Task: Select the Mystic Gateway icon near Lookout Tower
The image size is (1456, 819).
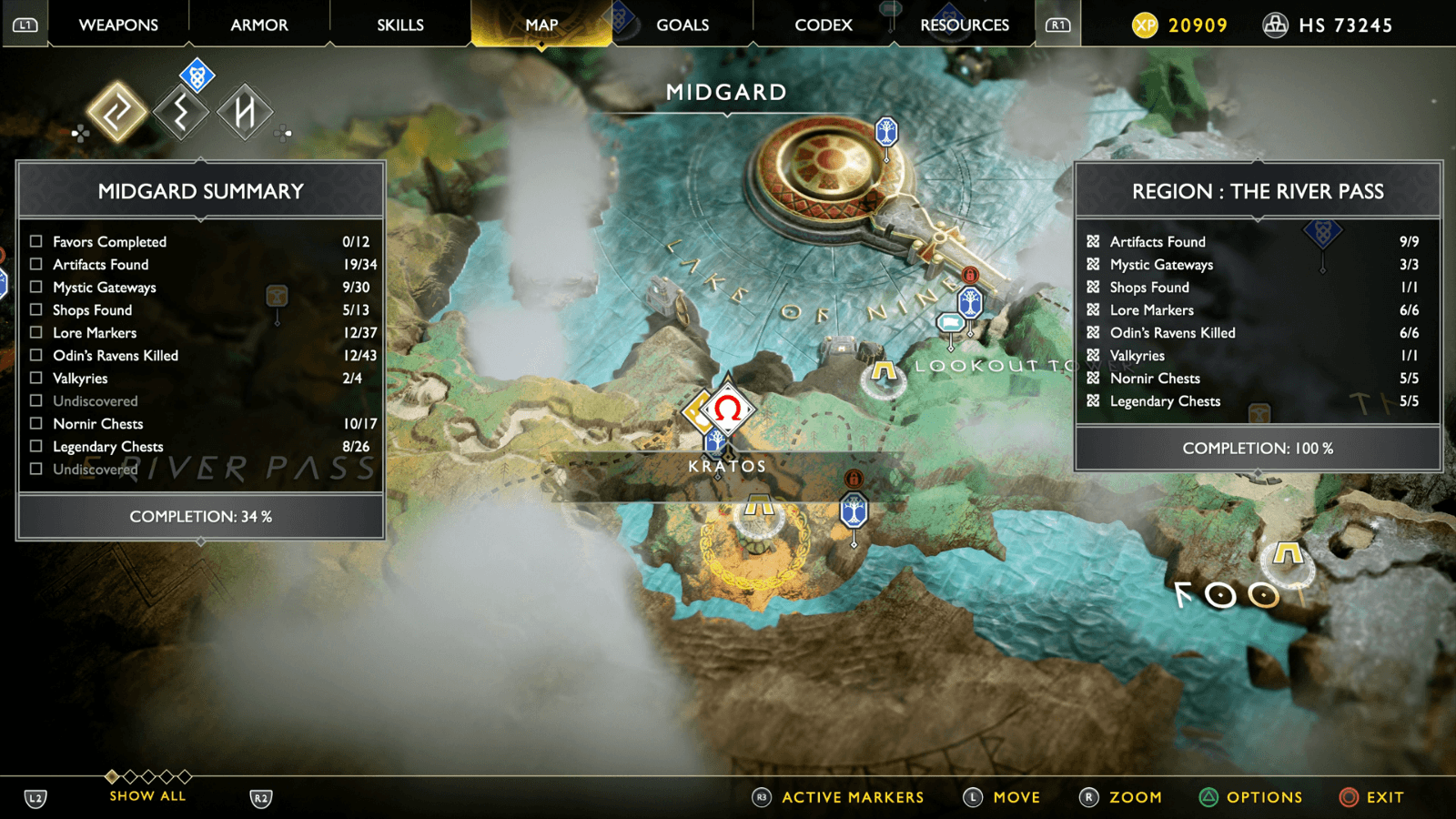Action: pos(968,300)
